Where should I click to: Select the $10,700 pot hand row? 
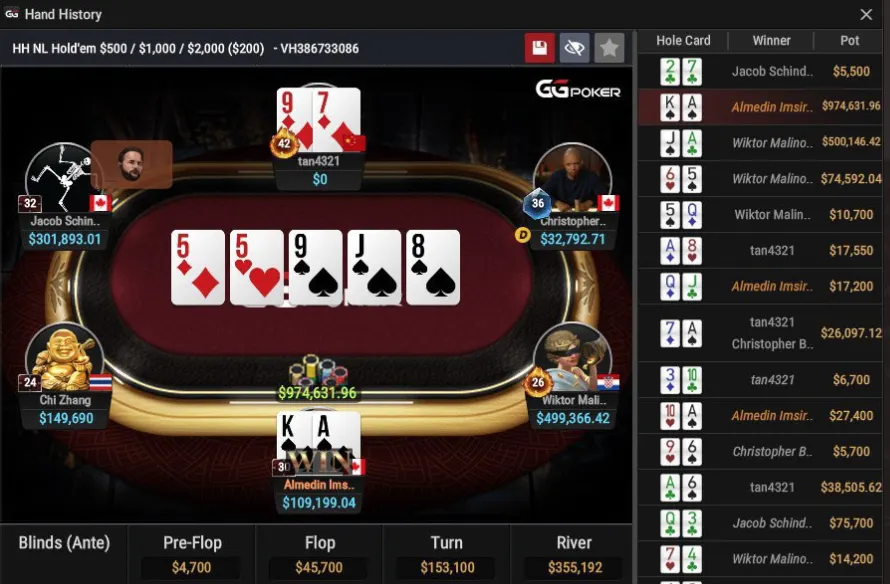764,215
